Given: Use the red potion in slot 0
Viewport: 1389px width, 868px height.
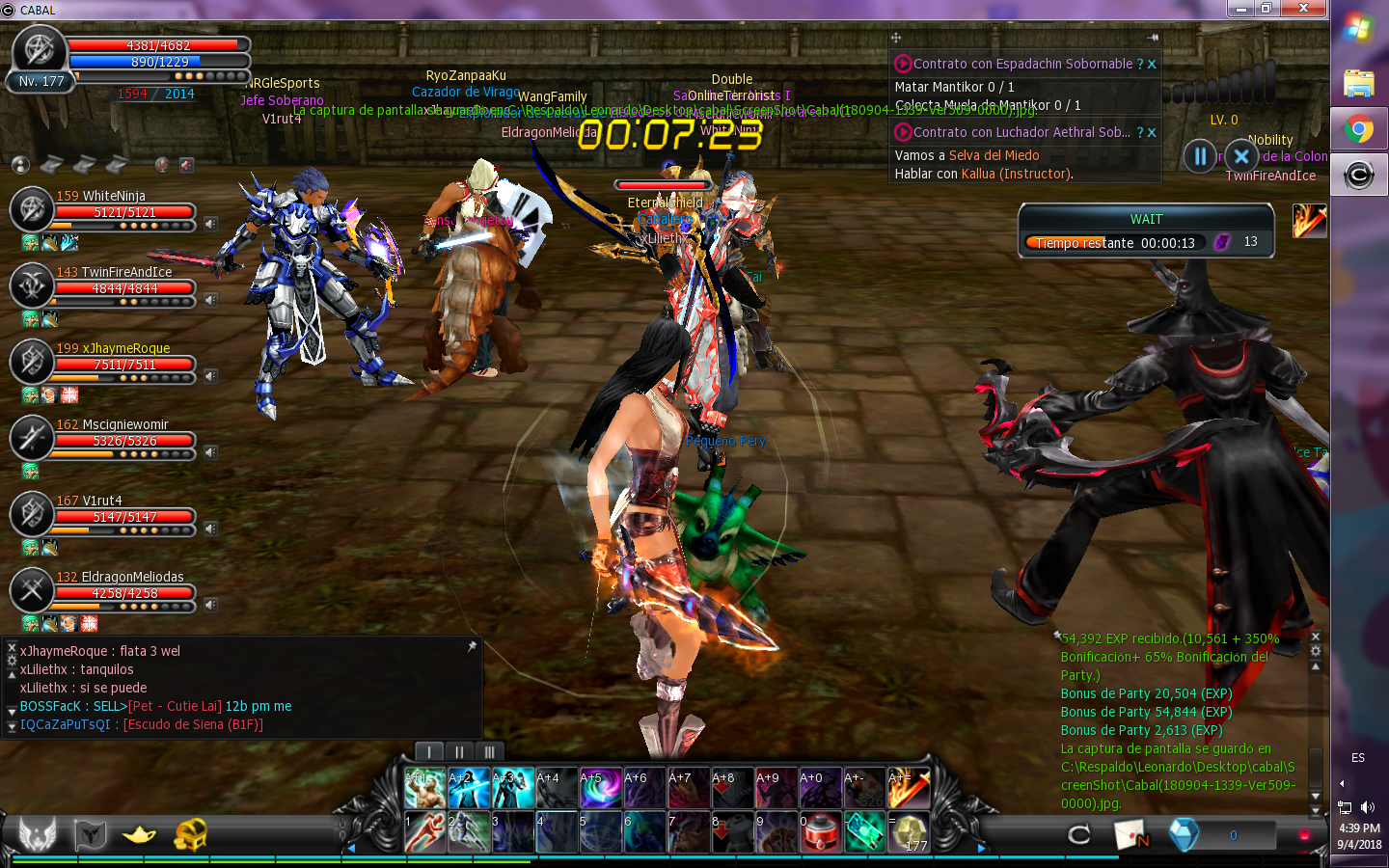Looking at the screenshot, I should pos(821,832).
